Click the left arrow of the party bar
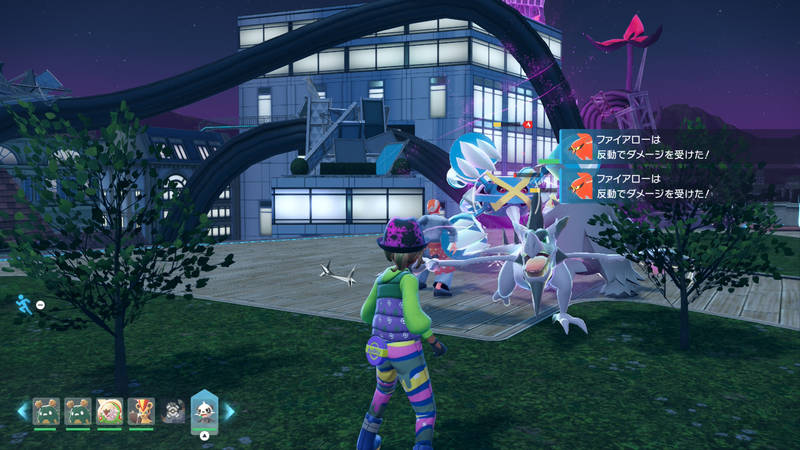The image size is (800, 450). tap(22, 410)
